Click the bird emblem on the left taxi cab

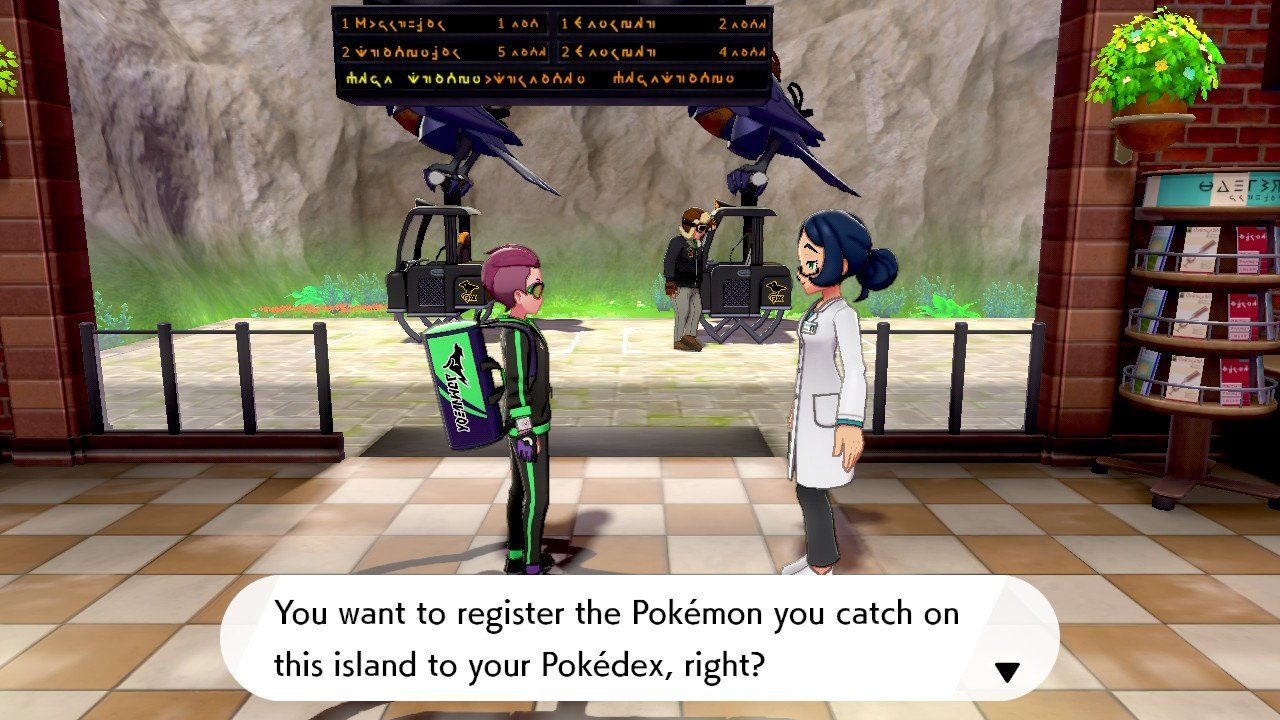click(468, 289)
